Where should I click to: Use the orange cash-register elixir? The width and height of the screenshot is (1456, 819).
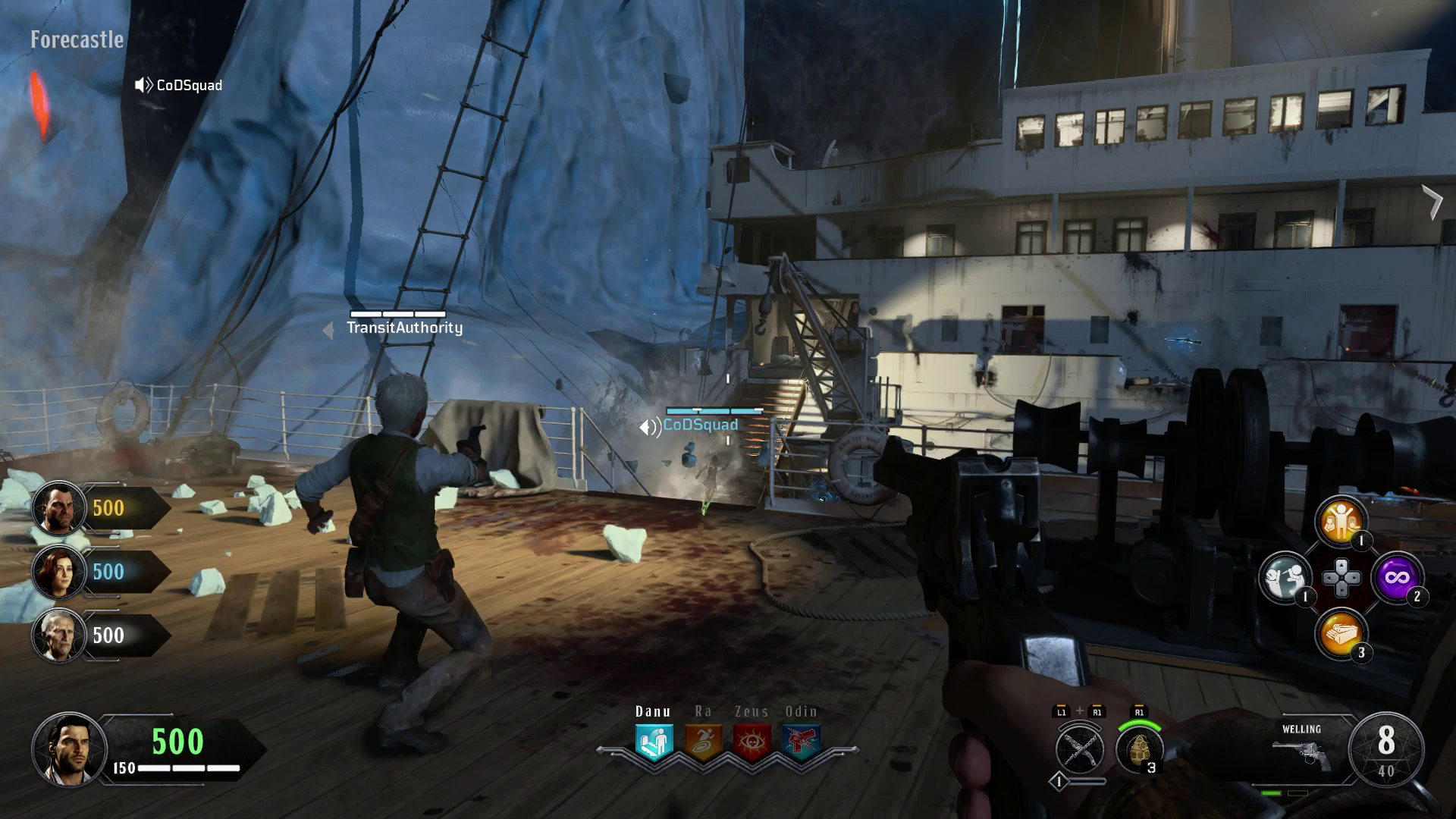[1341, 635]
